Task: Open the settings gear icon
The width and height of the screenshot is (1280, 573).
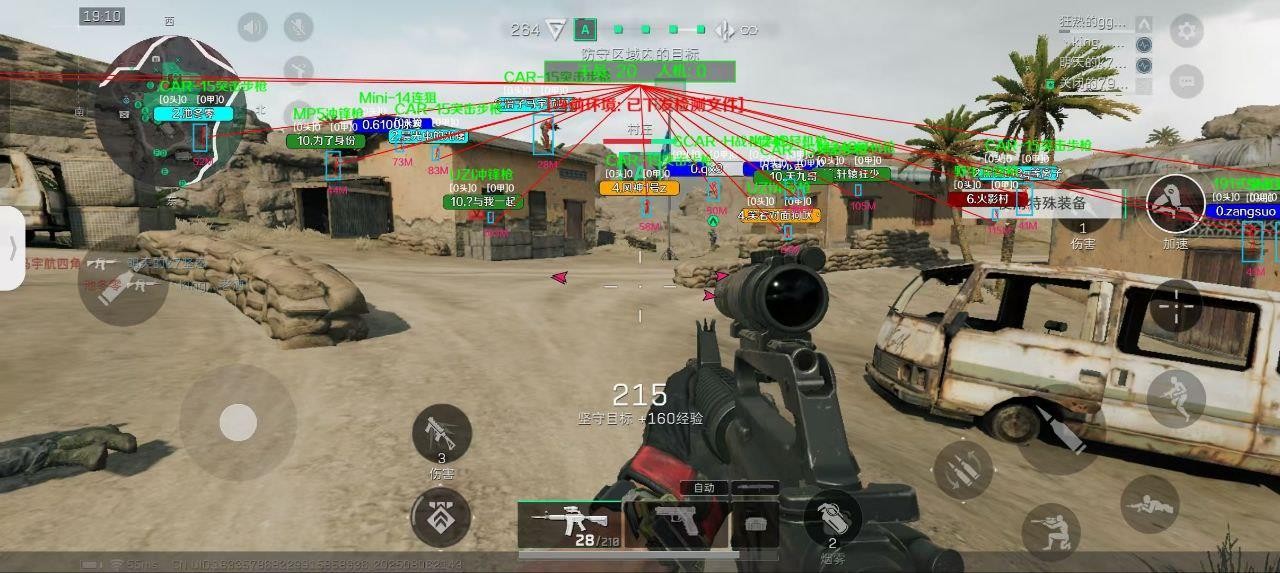Action: [x=1186, y=31]
